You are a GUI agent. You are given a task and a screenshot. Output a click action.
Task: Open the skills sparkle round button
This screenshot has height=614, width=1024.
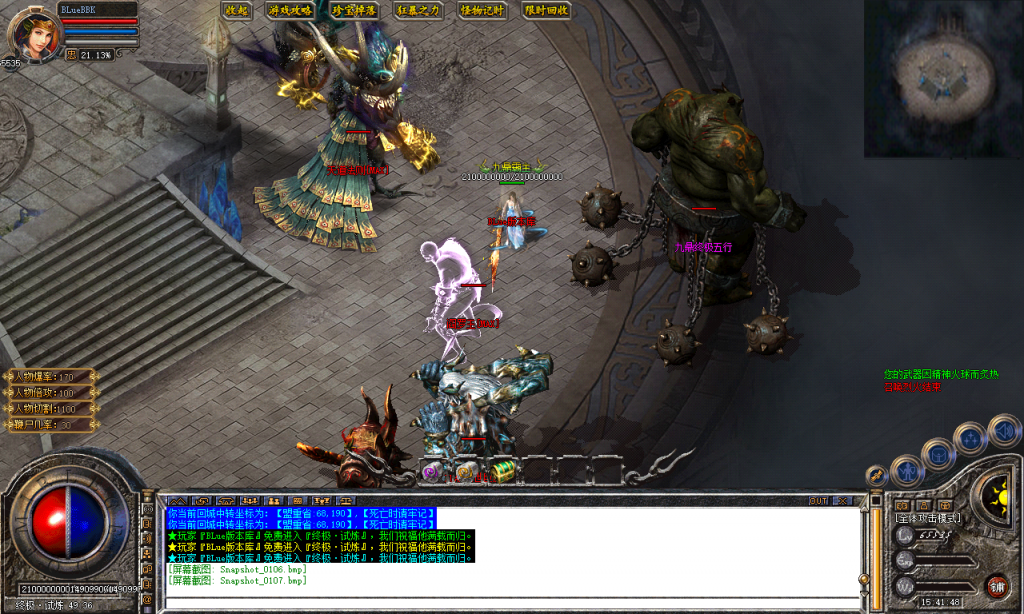970,438
